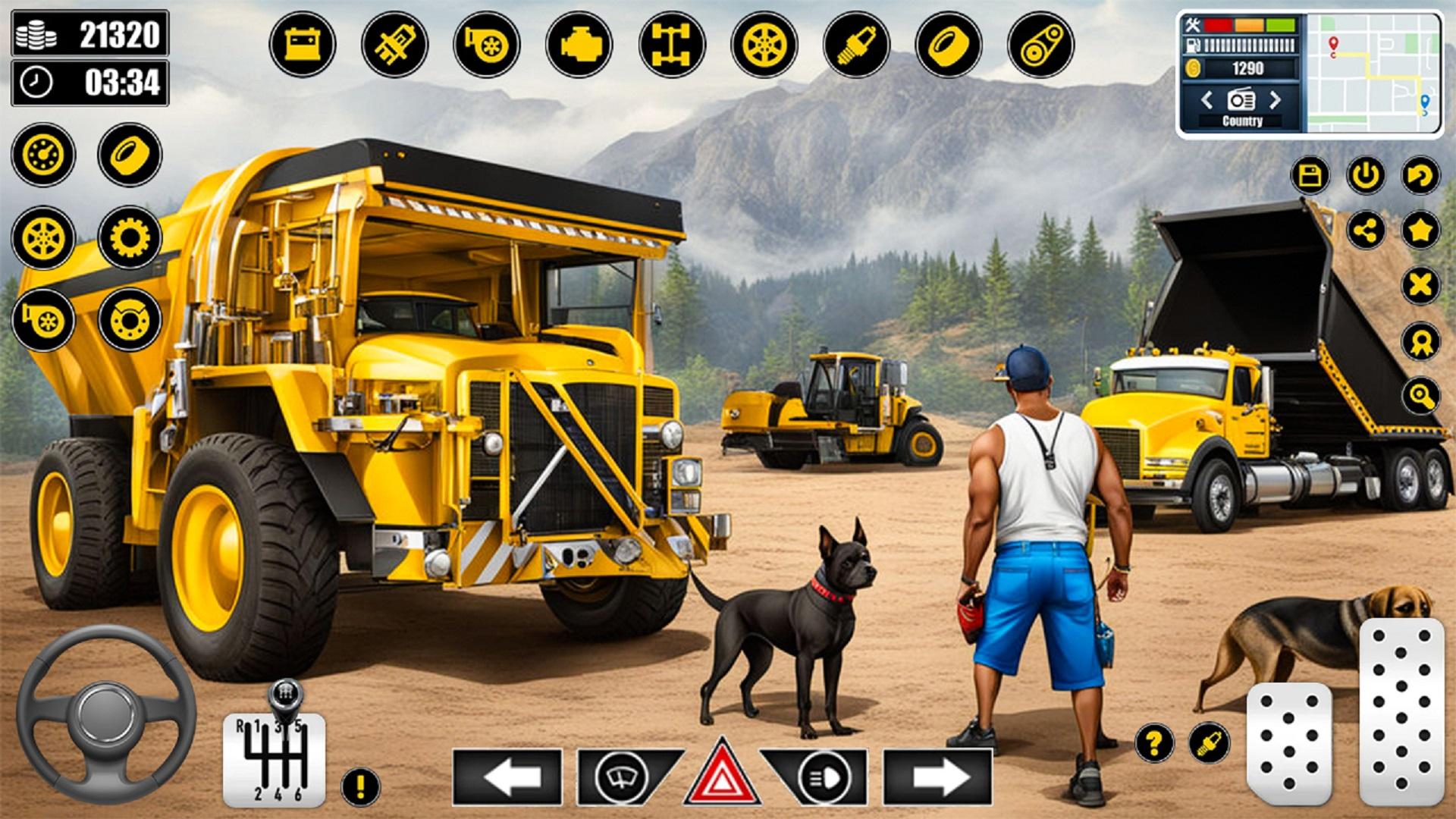Switch to the previous radio station

1207,99
